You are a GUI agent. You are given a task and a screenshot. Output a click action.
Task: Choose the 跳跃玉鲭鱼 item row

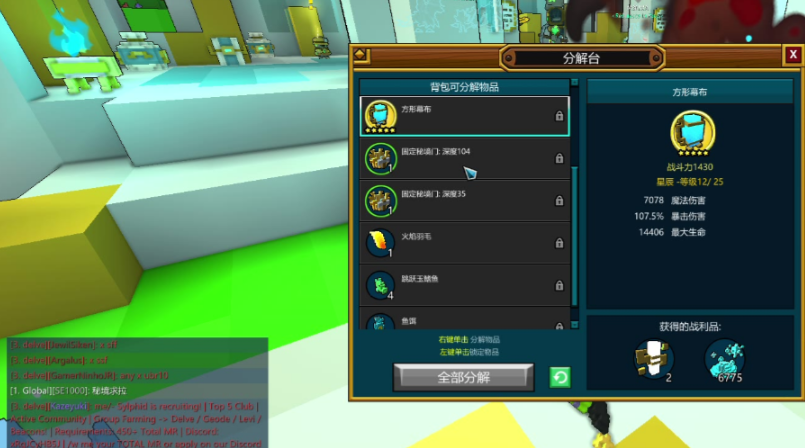(464, 284)
